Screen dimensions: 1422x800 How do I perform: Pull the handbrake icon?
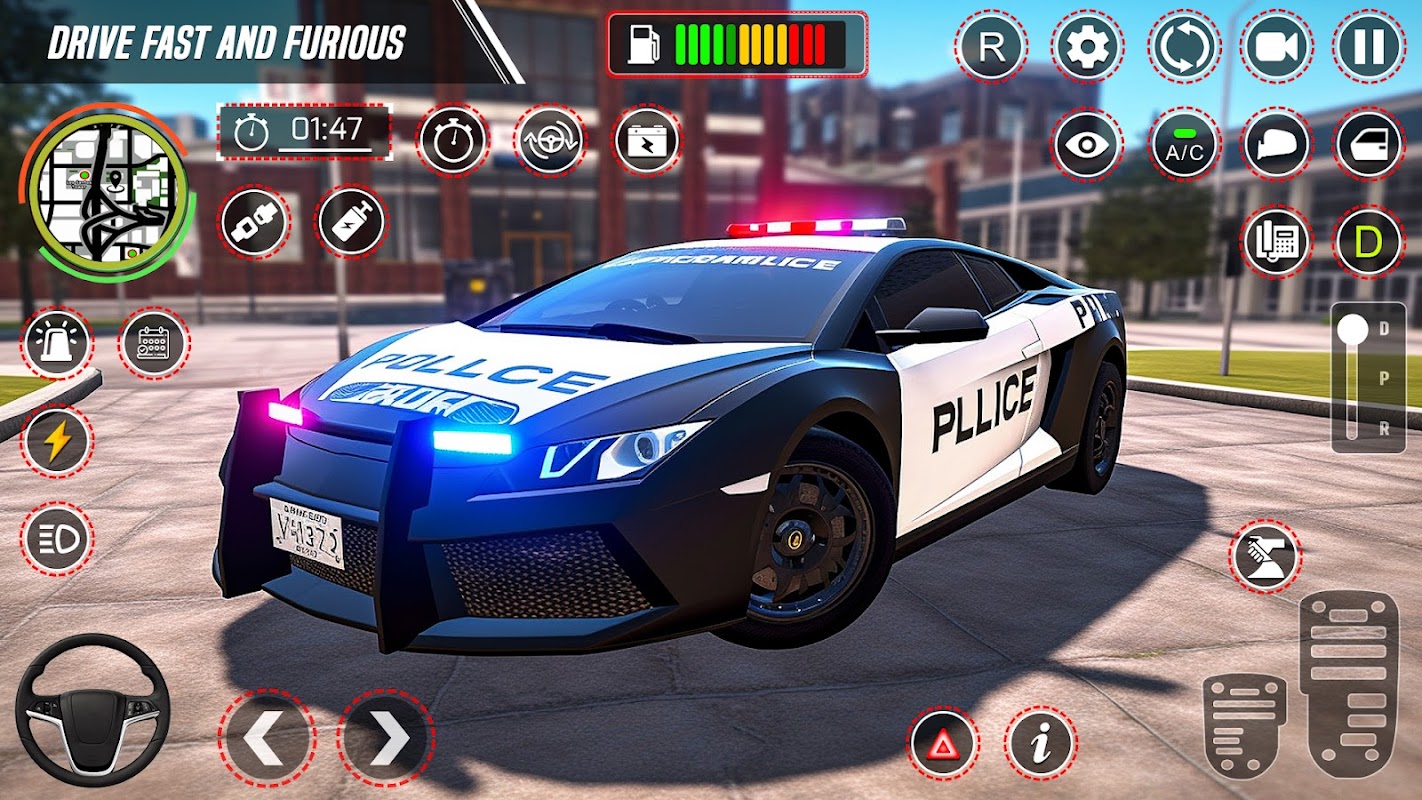(x=1264, y=556)
